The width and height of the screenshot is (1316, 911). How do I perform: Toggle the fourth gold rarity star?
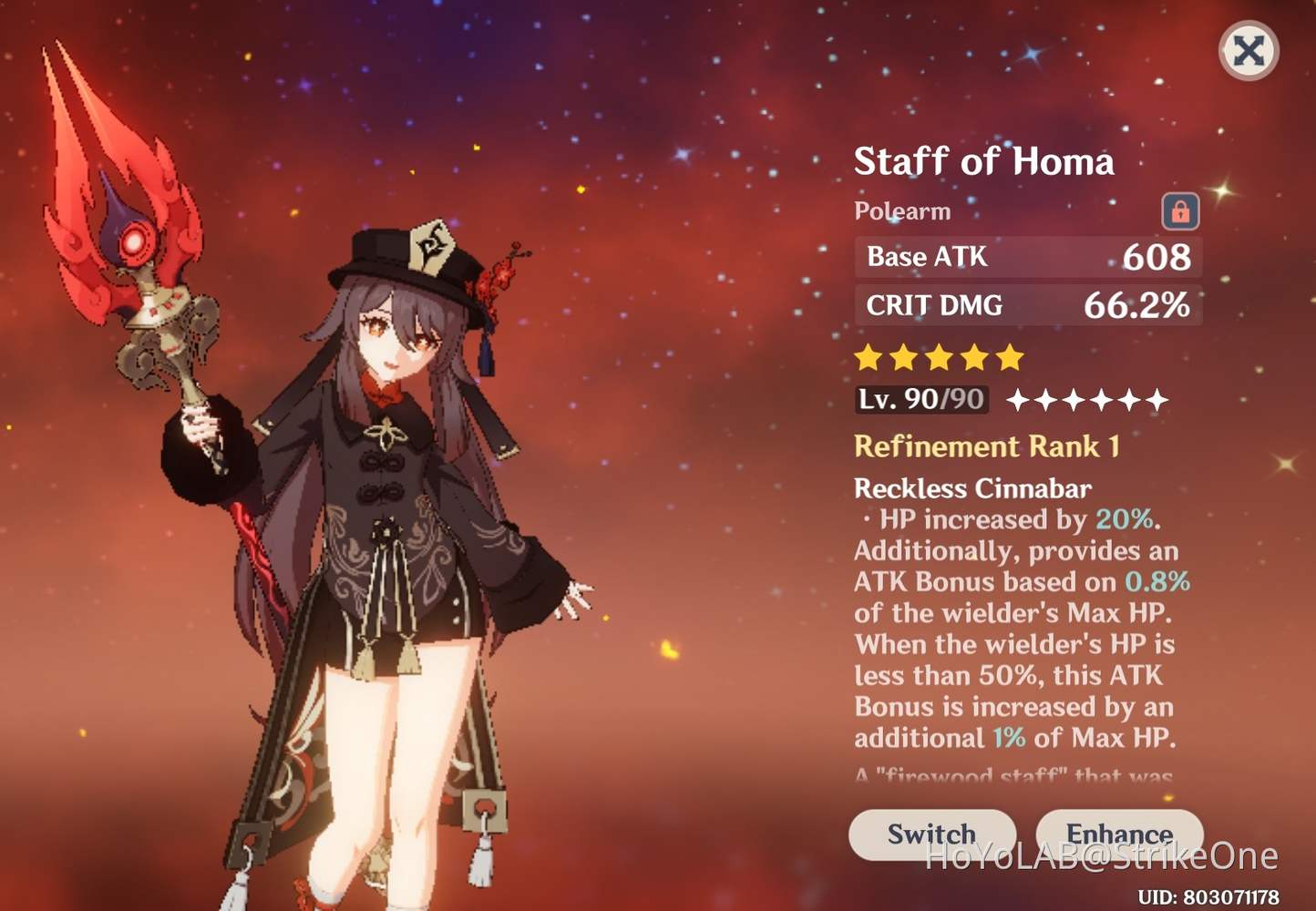coord(972,357)
